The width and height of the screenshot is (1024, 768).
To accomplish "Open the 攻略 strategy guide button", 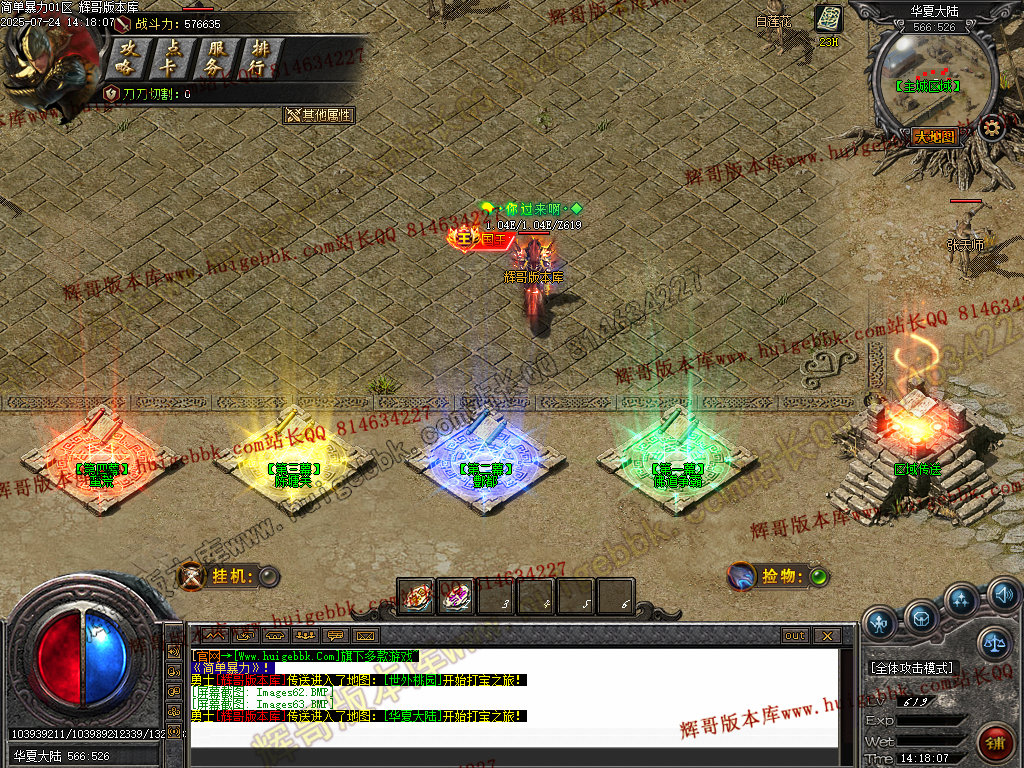I will 128,58.
